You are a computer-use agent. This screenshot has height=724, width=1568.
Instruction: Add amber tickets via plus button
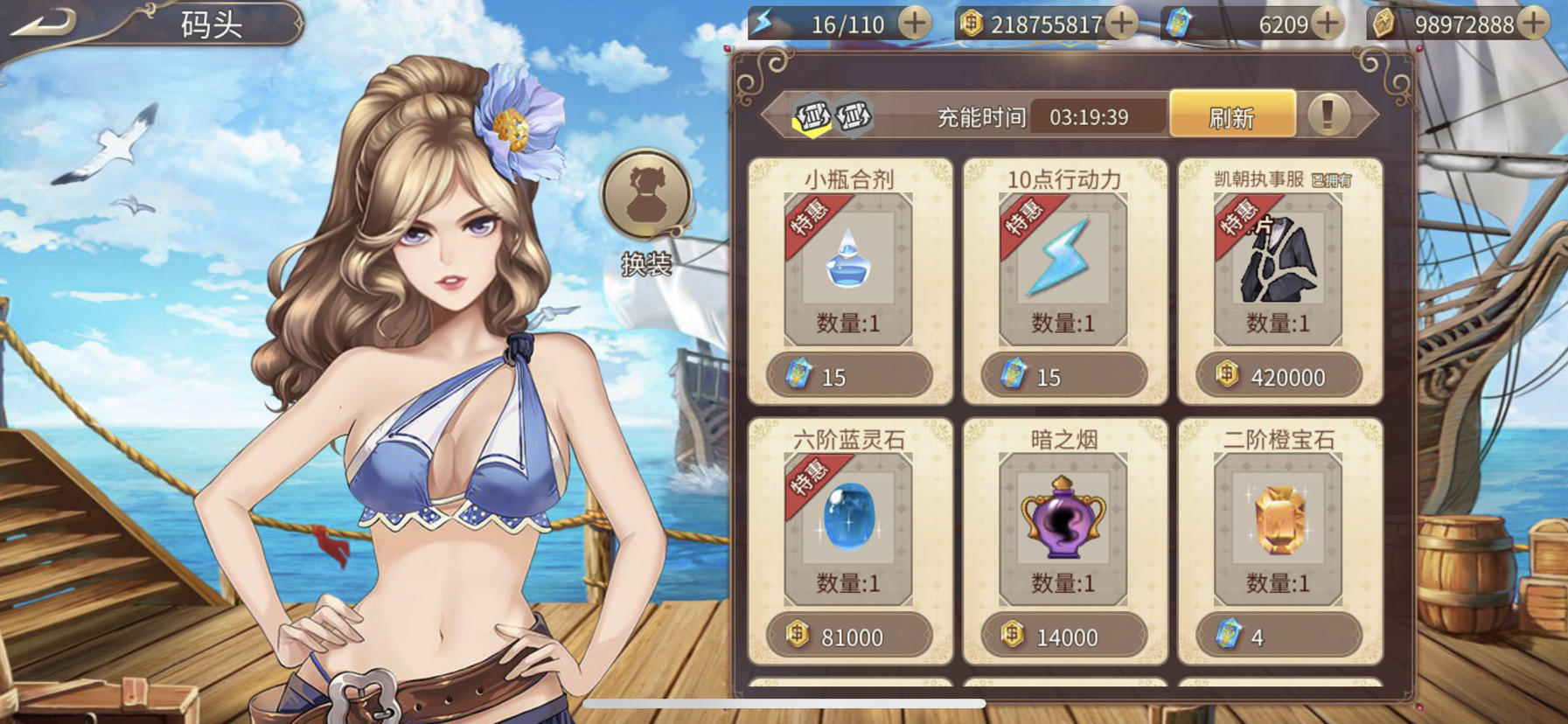(x=1533, y=23)
